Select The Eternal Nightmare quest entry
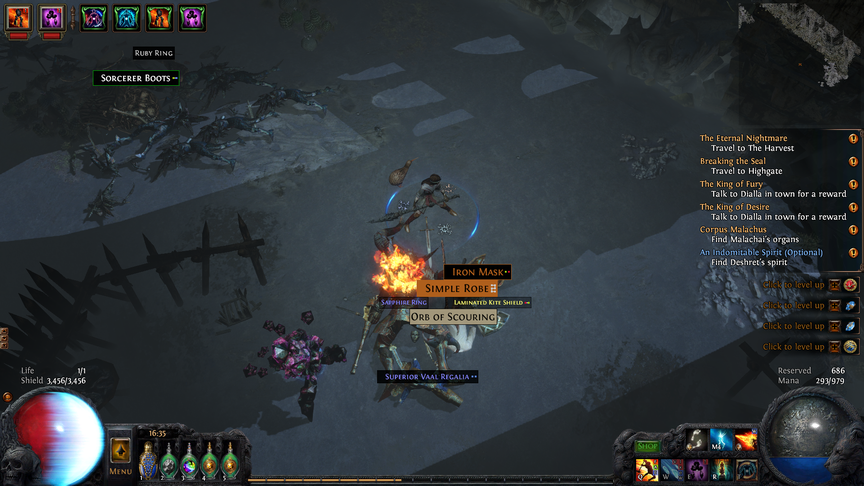Image resolution: width=864 pixels, height=486 pixels. point(743,139)
